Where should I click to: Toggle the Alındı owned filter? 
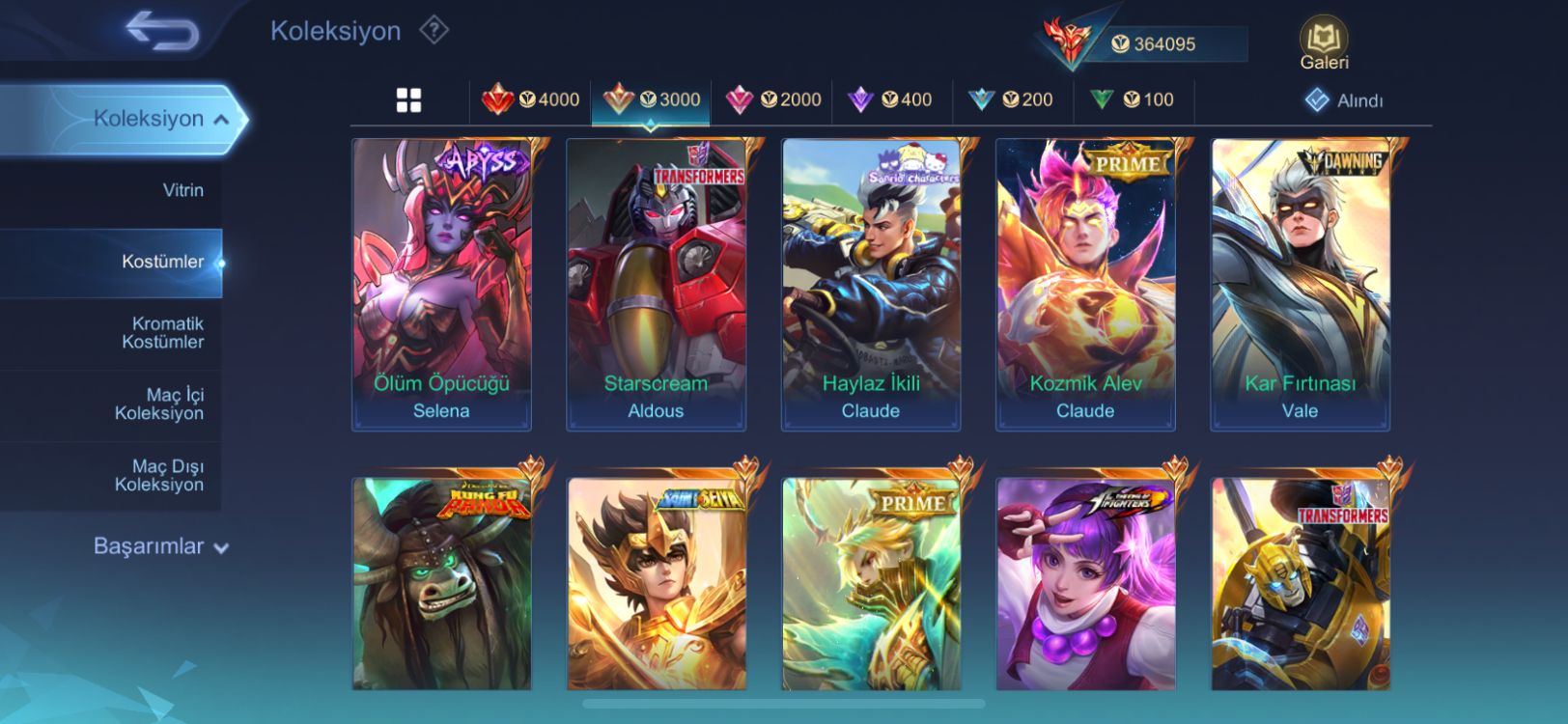[1345, 100]
